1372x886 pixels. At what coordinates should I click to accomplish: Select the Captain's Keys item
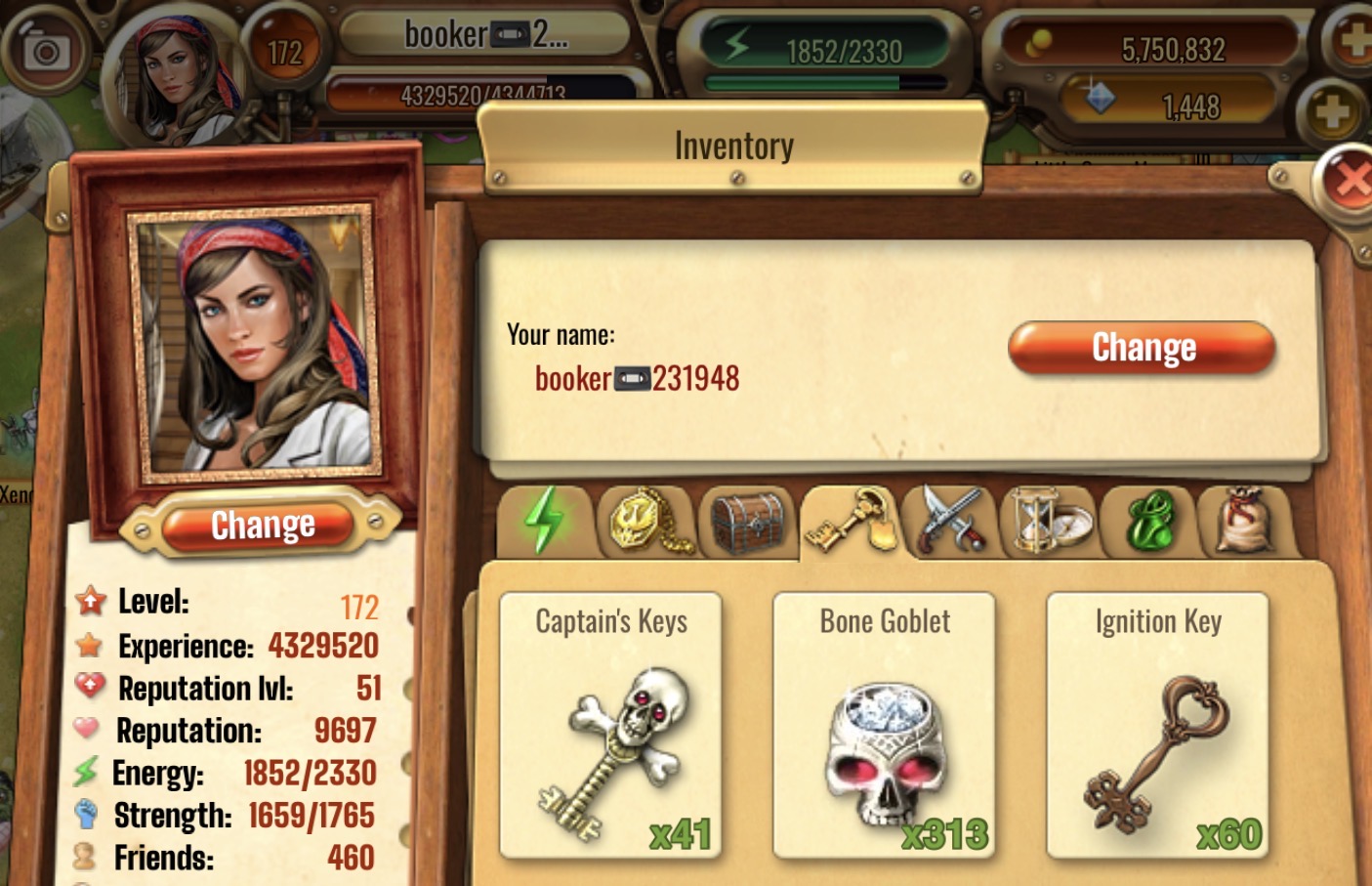[x=611, y=725]
